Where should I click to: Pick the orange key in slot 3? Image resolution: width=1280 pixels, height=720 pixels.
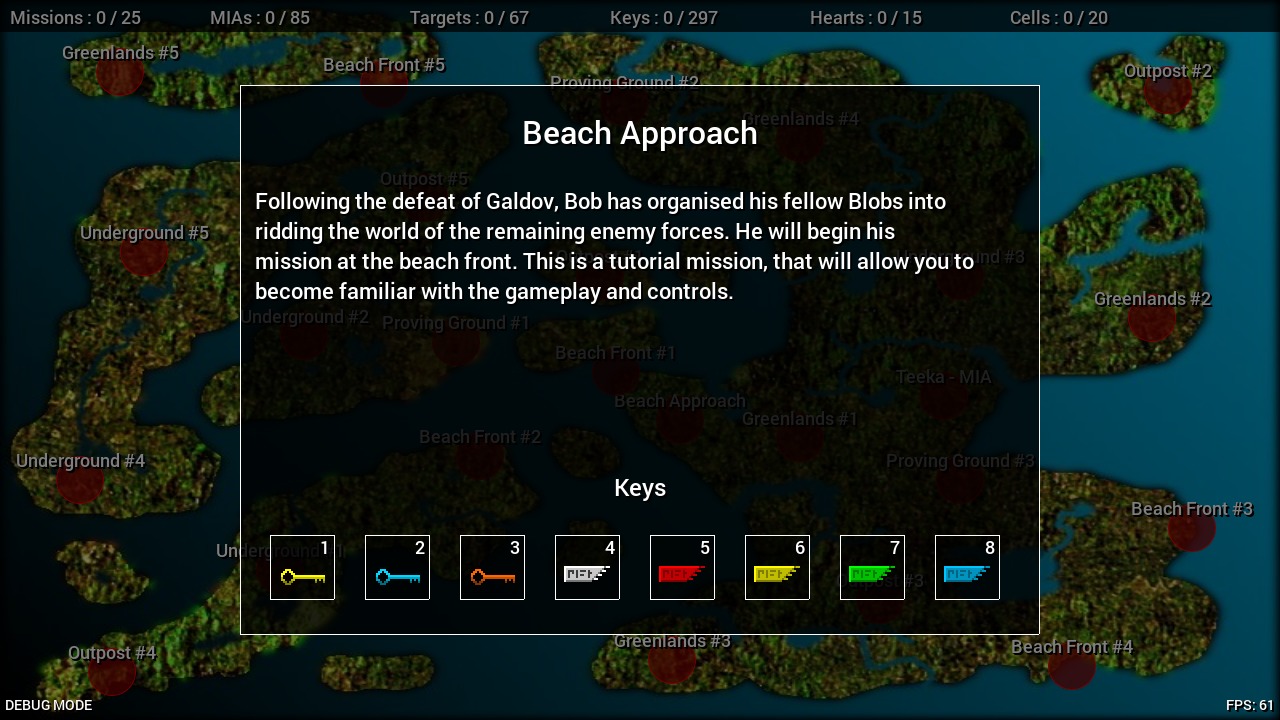[x=492, y=568]
